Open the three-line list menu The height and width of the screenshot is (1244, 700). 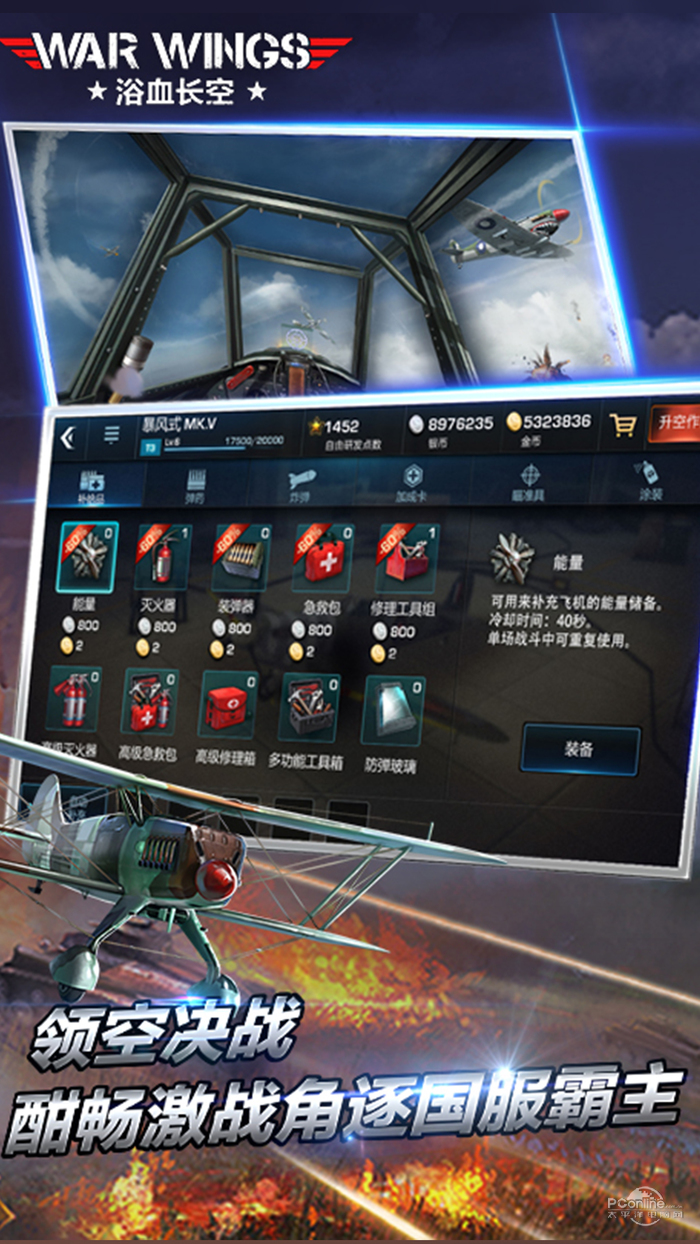[x=111, y=434]
